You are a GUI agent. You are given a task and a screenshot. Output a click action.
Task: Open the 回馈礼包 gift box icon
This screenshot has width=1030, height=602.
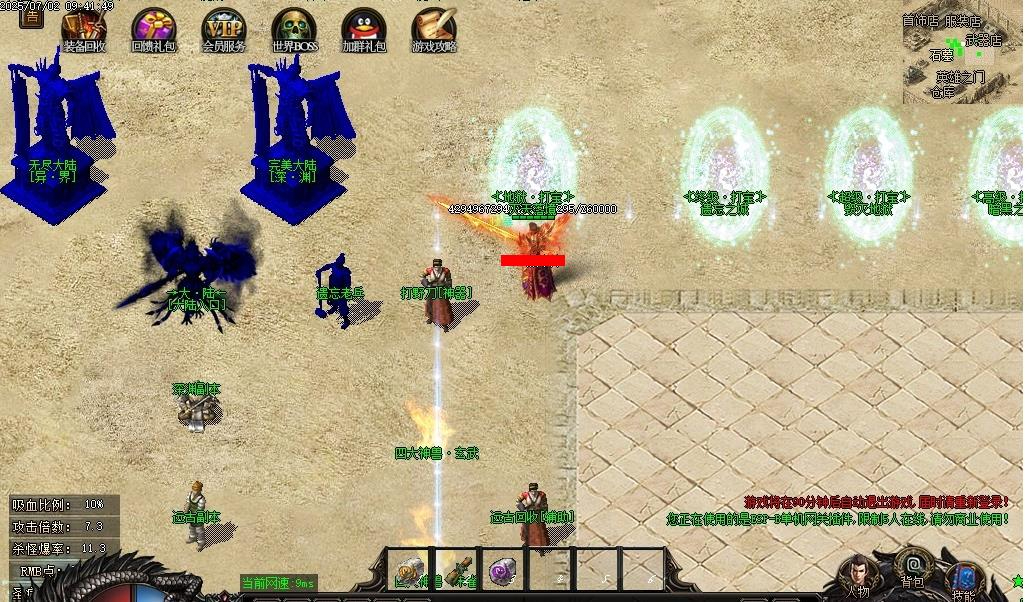(153, 29)
